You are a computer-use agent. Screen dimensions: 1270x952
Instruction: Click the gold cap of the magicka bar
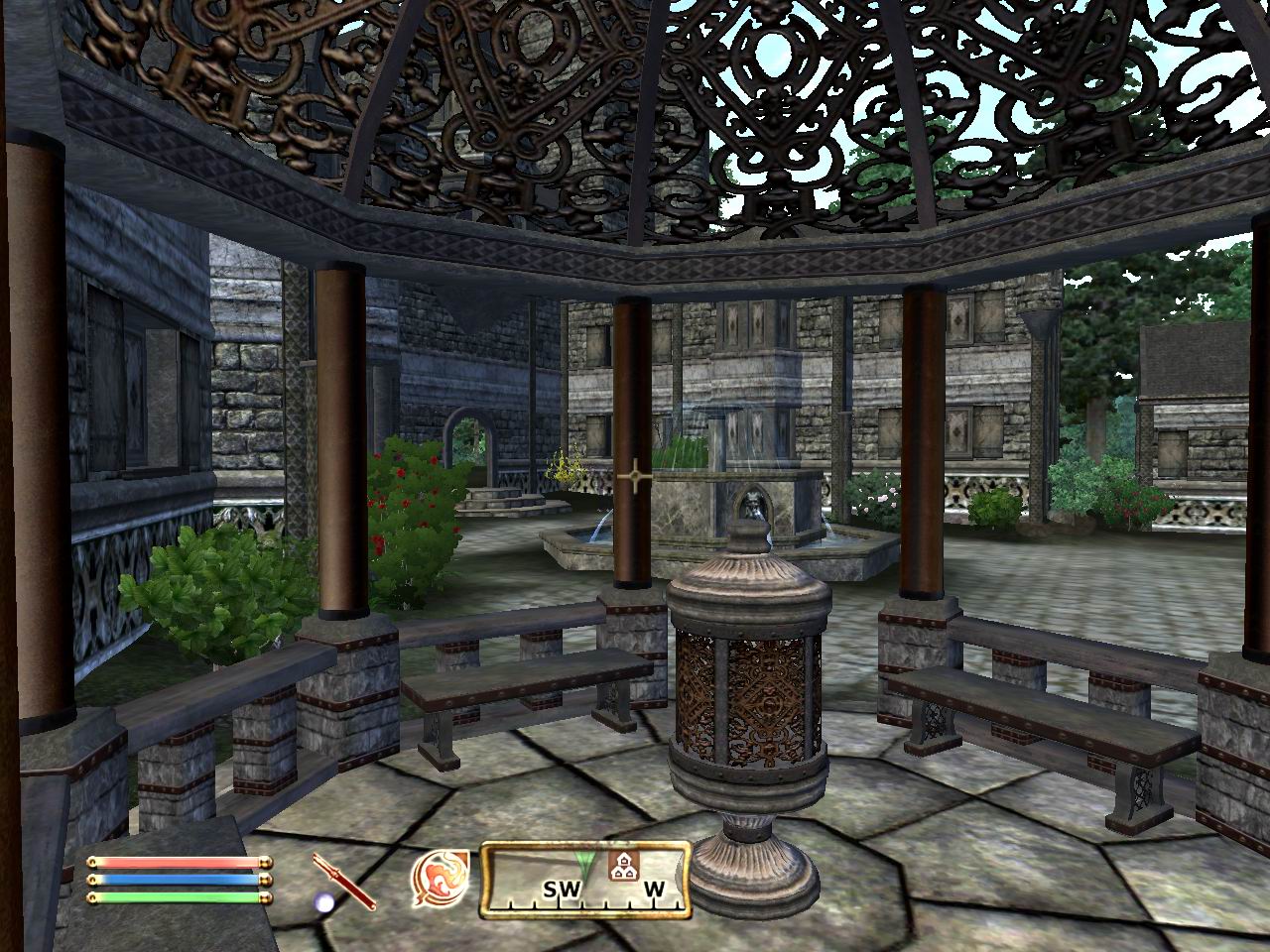[266, 880]
